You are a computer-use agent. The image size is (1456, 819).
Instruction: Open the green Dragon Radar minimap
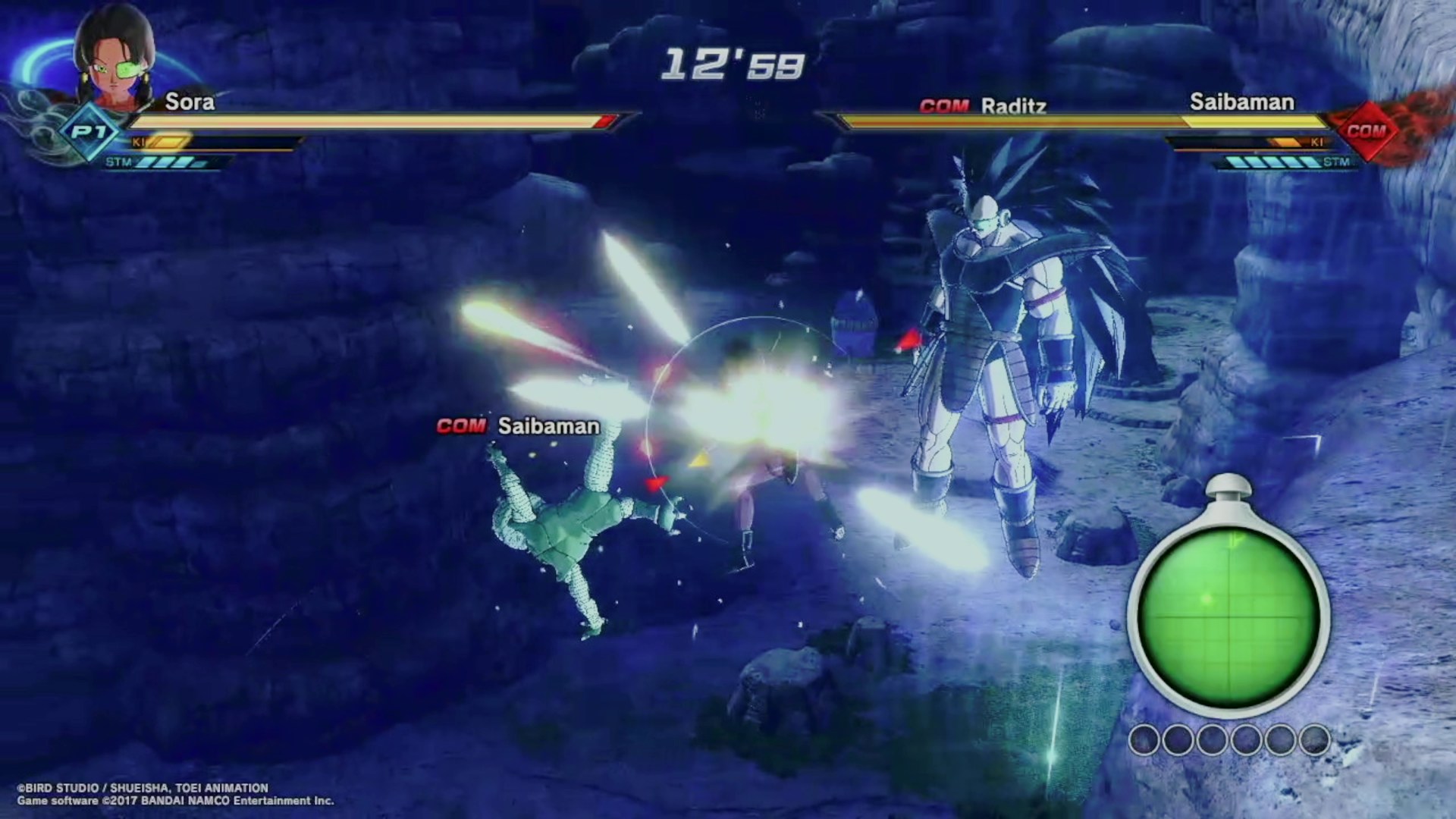(1228, 617)
